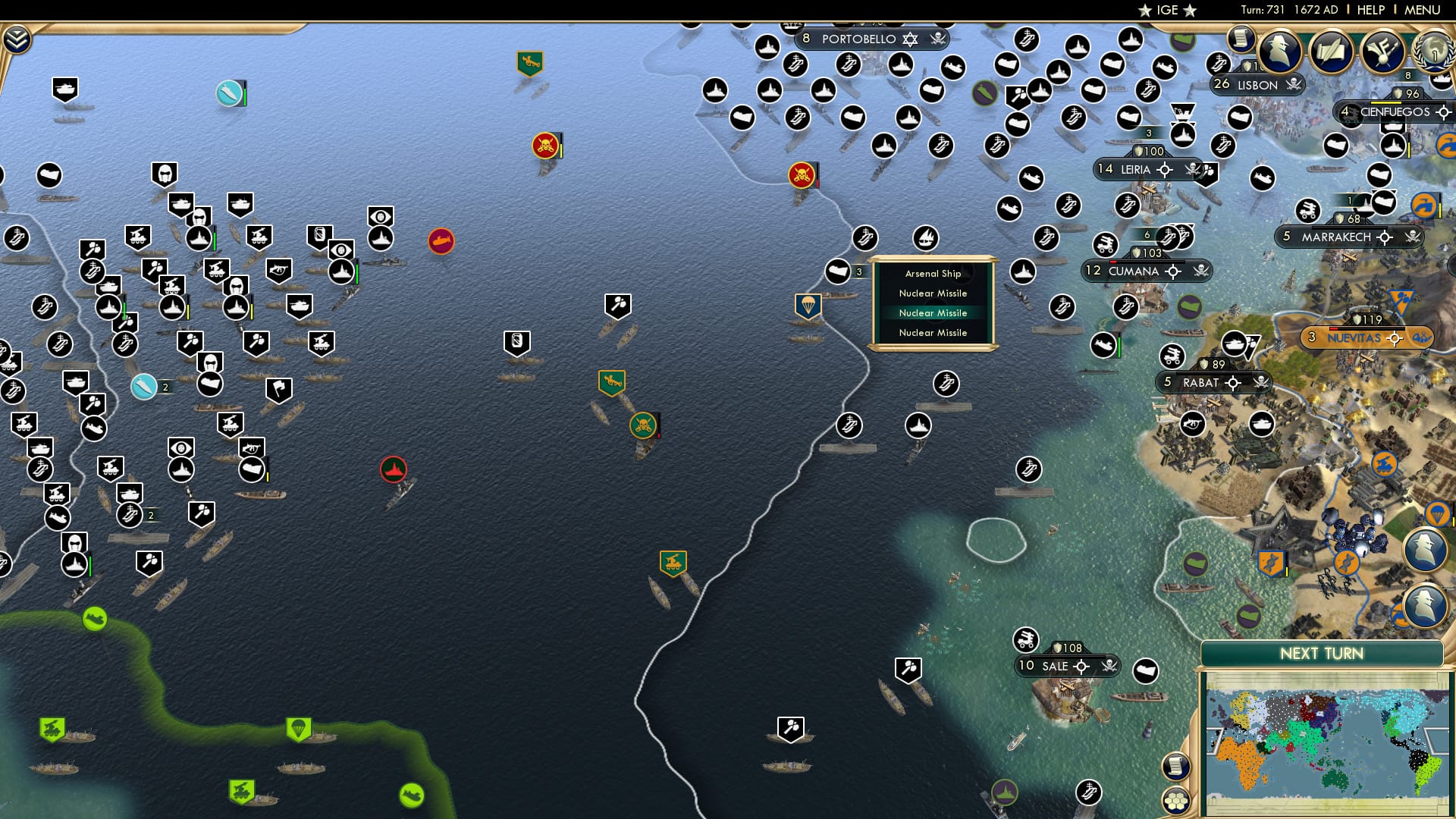The image size is (1456, 819).
Task: Select the highlighted Nuclear Missile list entry
Action: coord(933,312)
